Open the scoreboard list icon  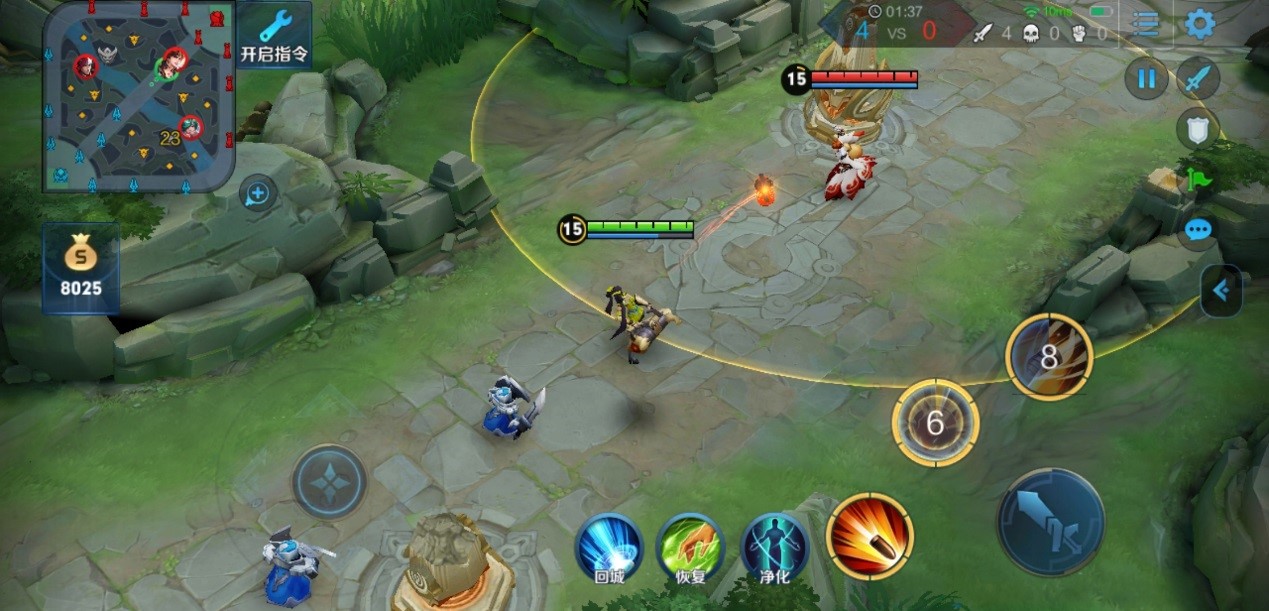pos(1146,24)
